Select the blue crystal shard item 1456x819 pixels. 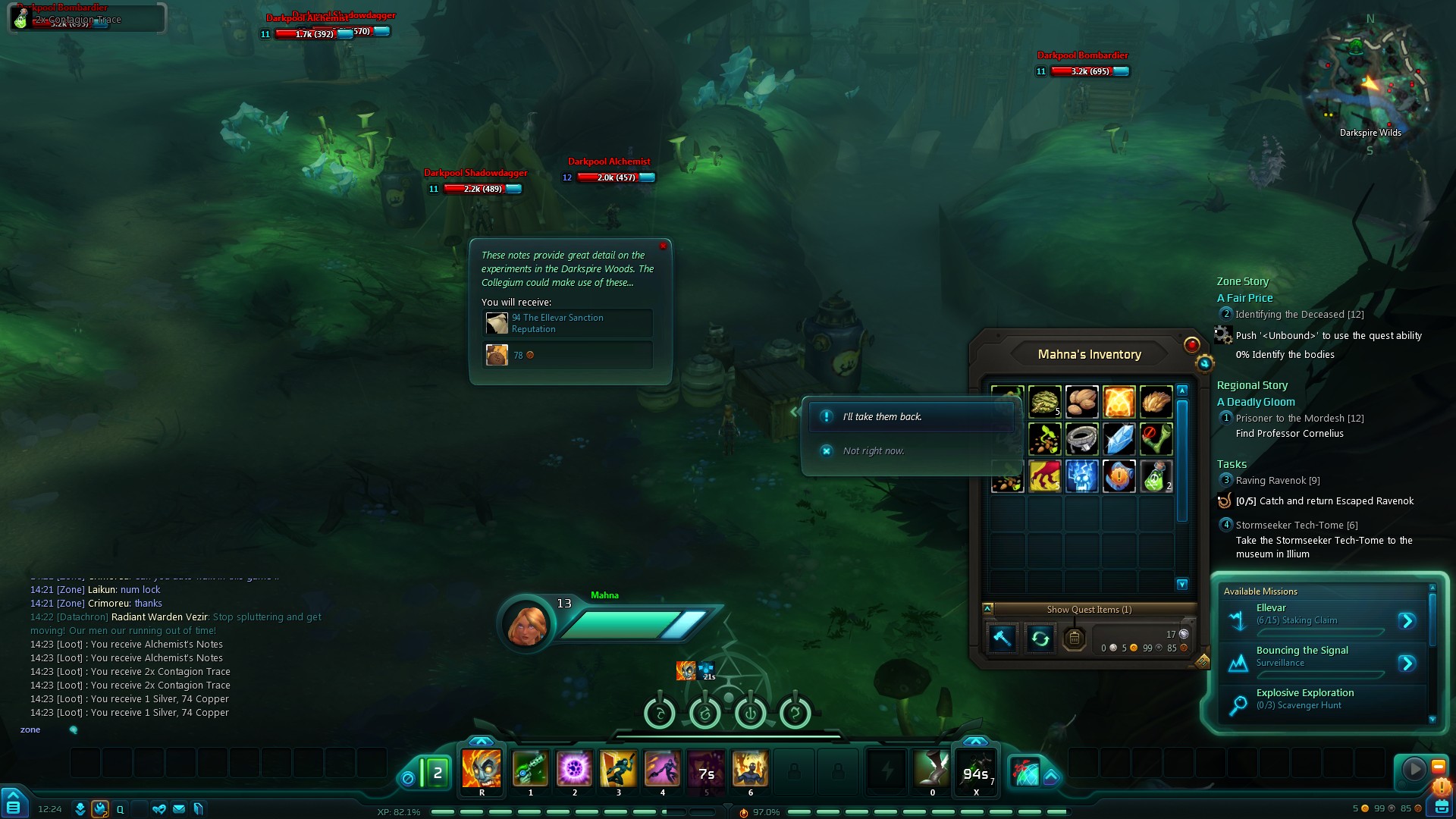pyautogui.click(x=1119, y=439)
